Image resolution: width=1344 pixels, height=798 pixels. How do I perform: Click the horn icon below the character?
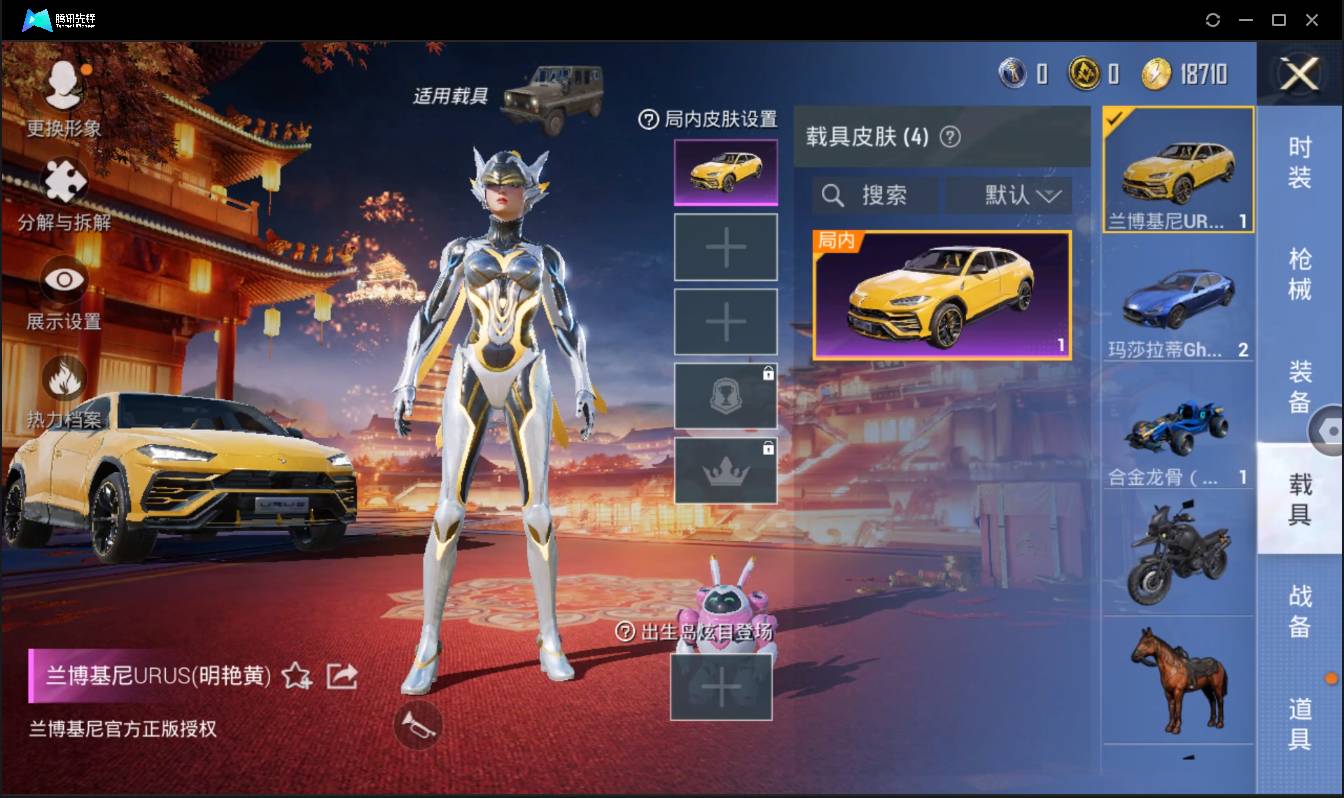(x=419, y=727)
